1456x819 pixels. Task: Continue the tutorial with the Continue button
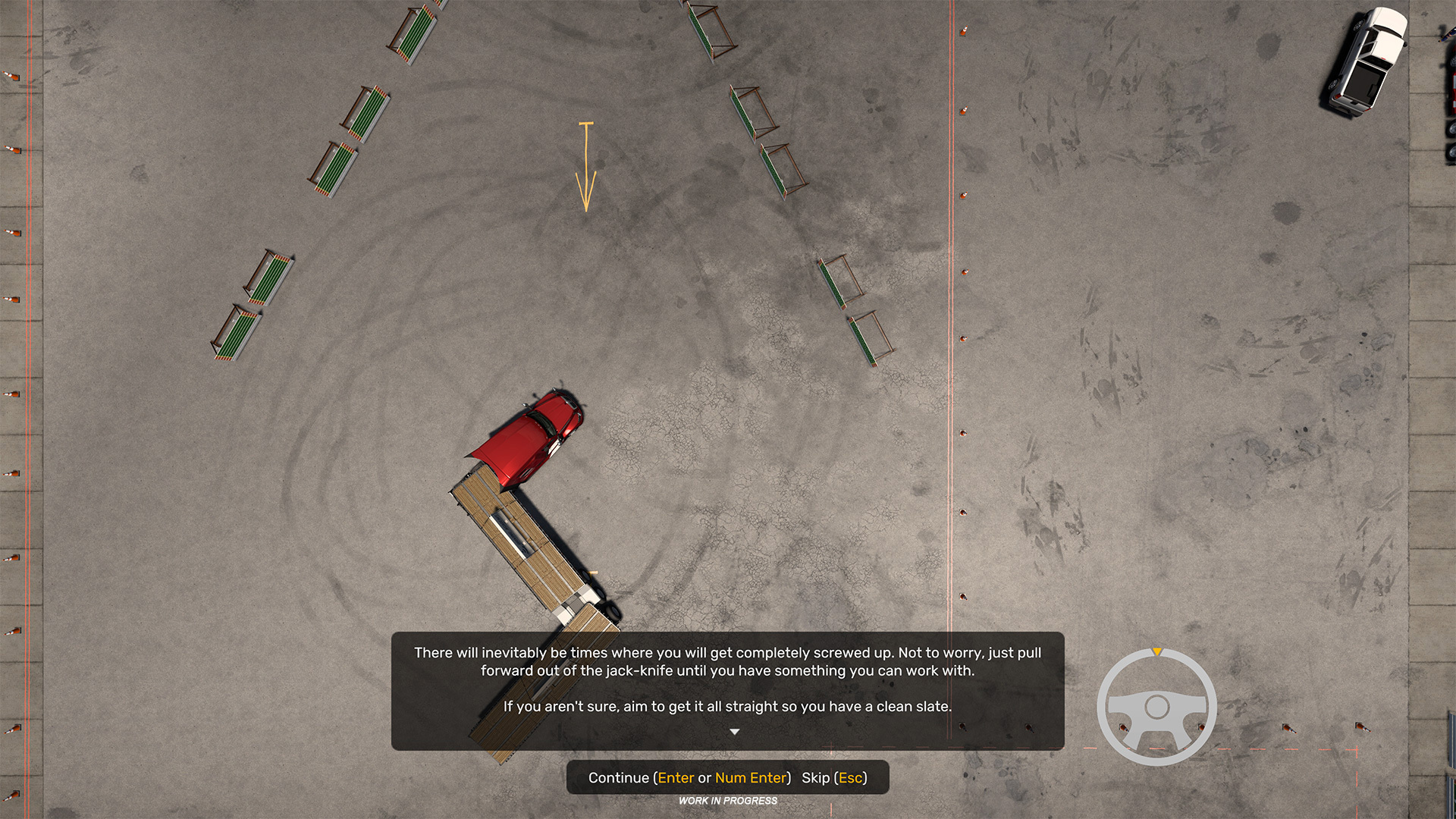tap(619, 778)
